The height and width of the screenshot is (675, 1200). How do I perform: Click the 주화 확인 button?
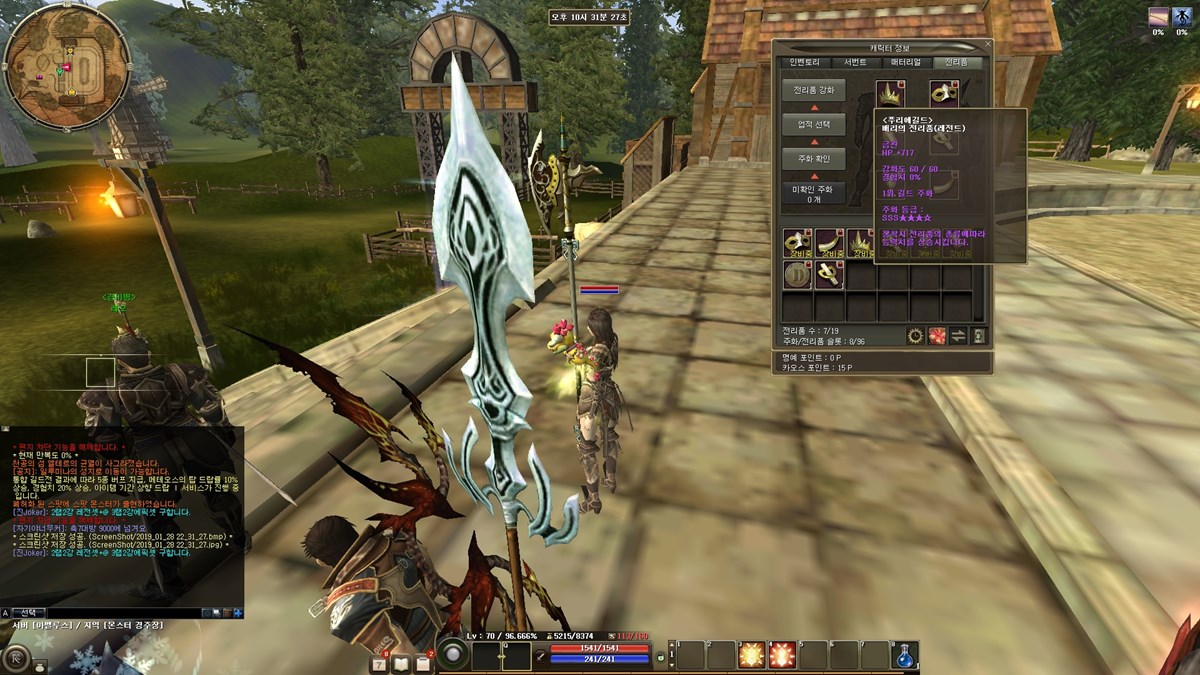tap(813, 159)
